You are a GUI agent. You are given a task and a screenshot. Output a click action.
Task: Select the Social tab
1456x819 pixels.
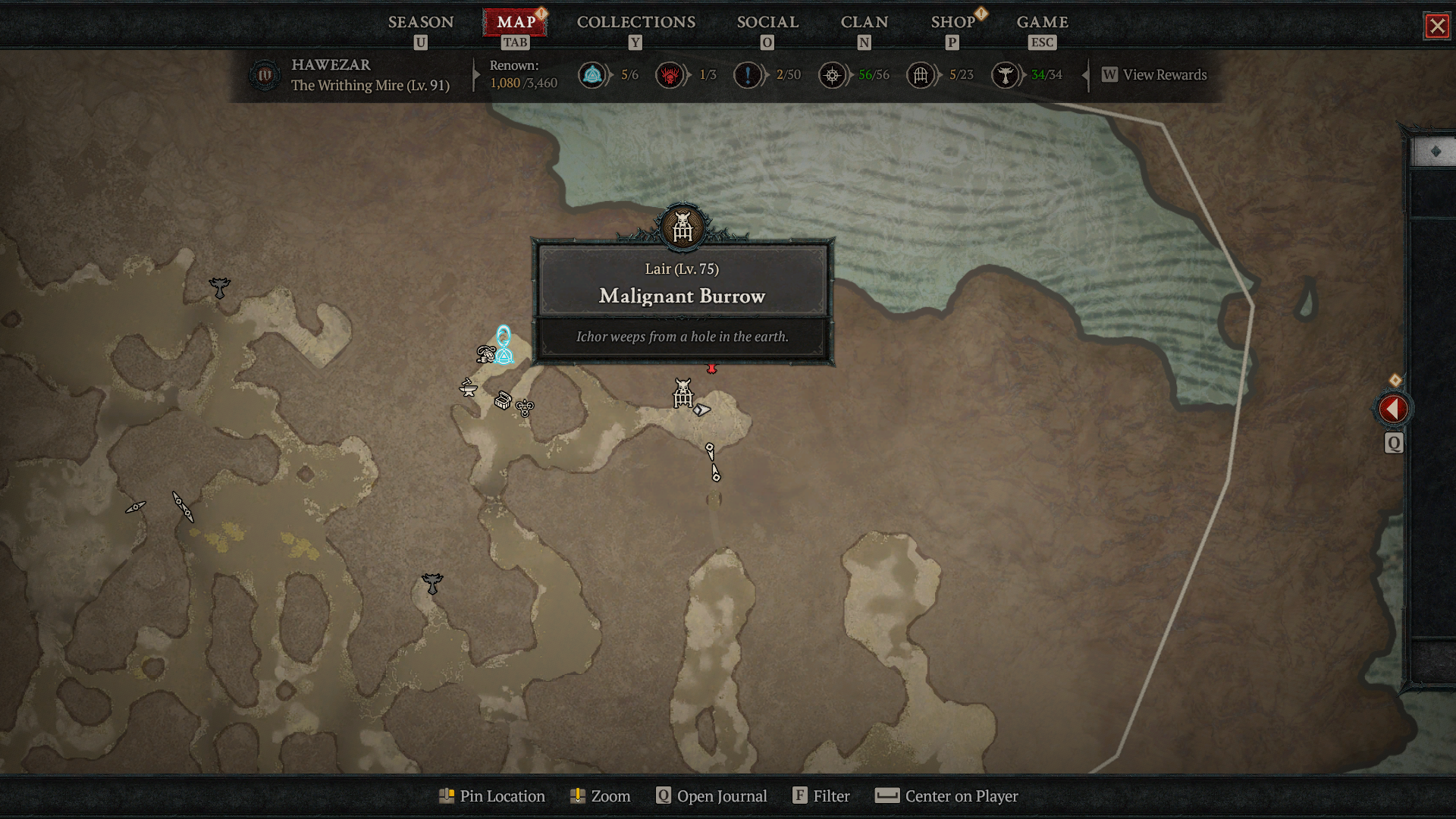[x=767, y=22]
